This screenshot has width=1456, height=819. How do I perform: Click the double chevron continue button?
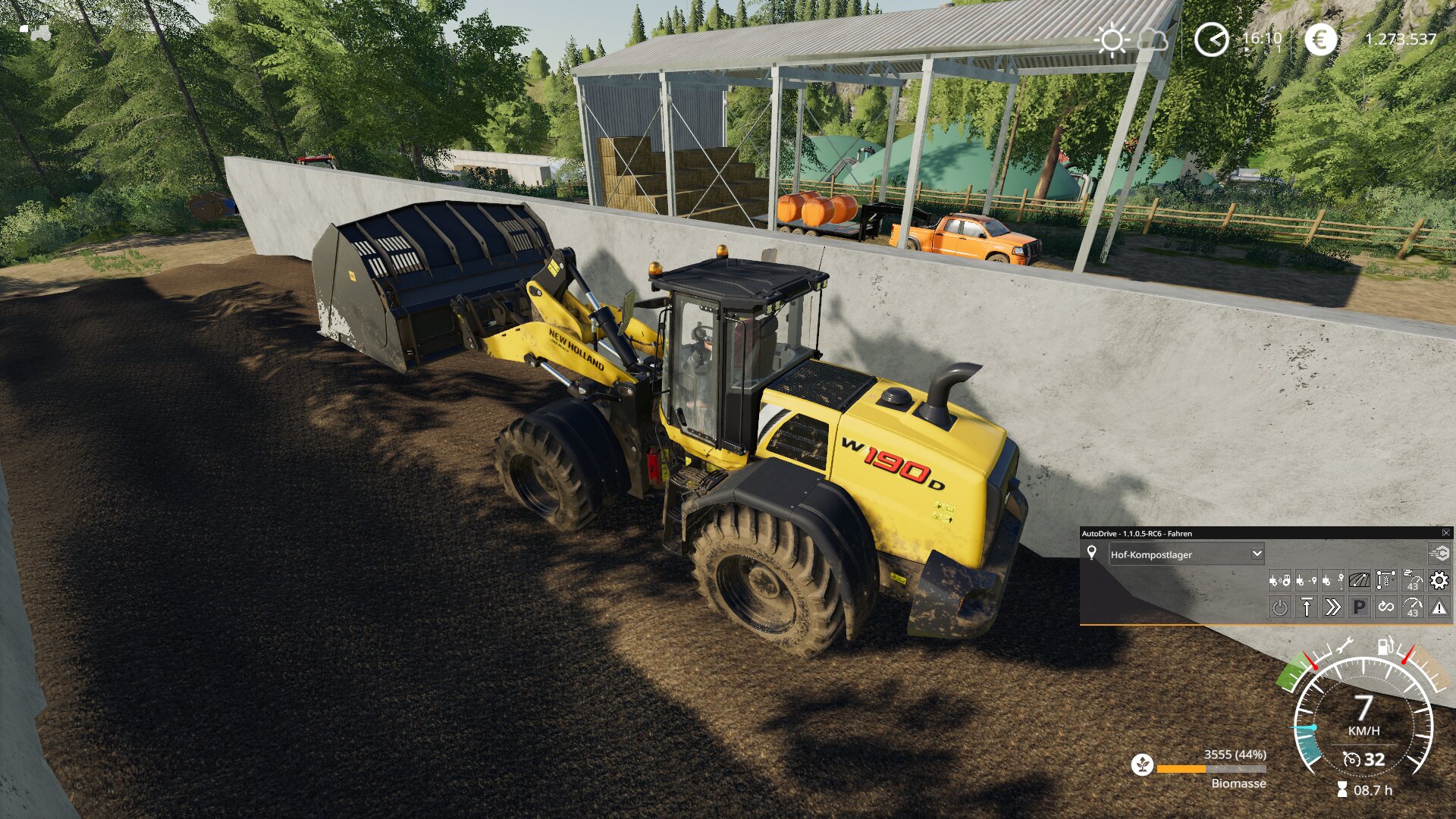tap(1332, 607)
